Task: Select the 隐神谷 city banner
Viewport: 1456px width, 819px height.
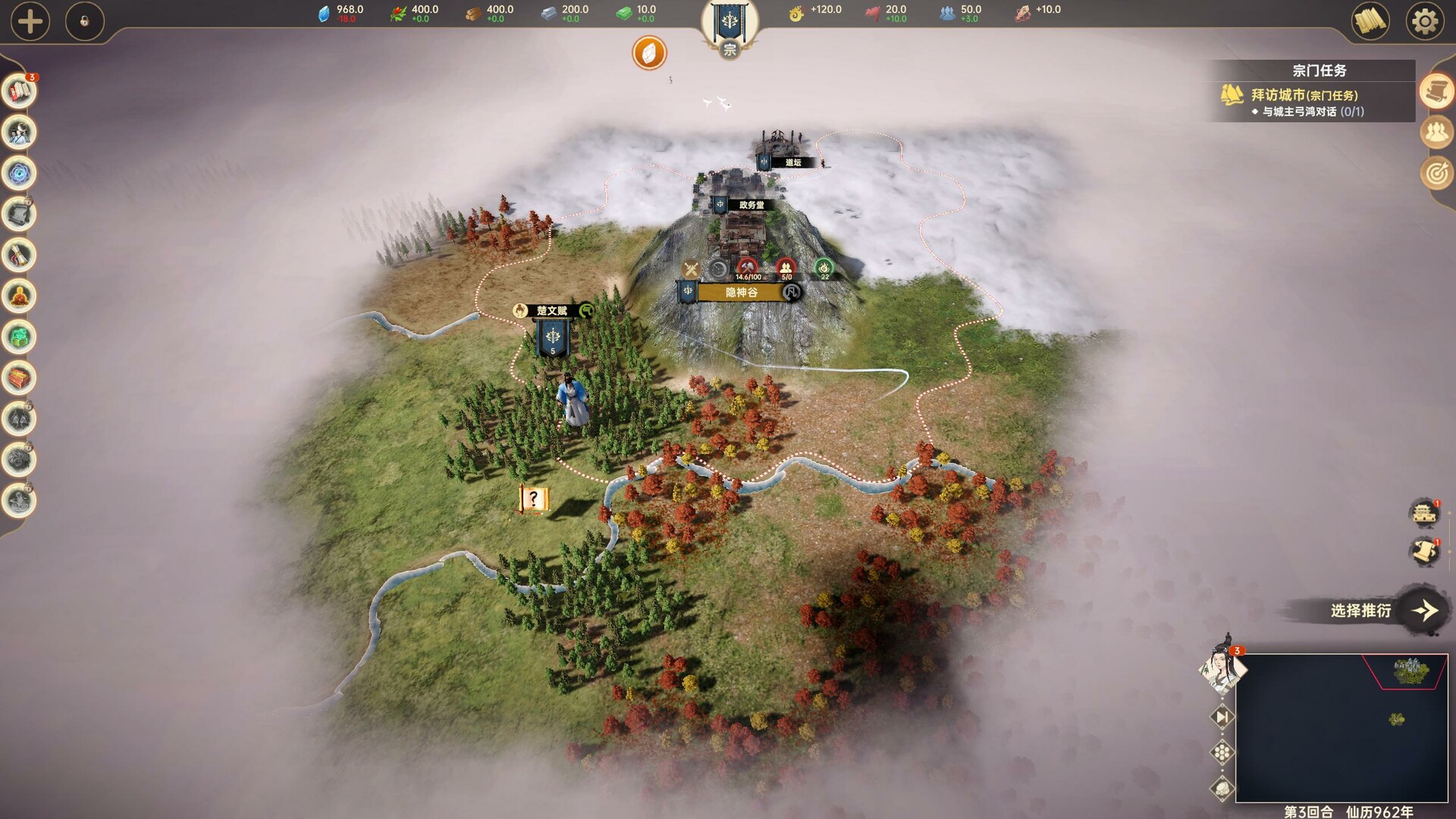Action: 741,293
